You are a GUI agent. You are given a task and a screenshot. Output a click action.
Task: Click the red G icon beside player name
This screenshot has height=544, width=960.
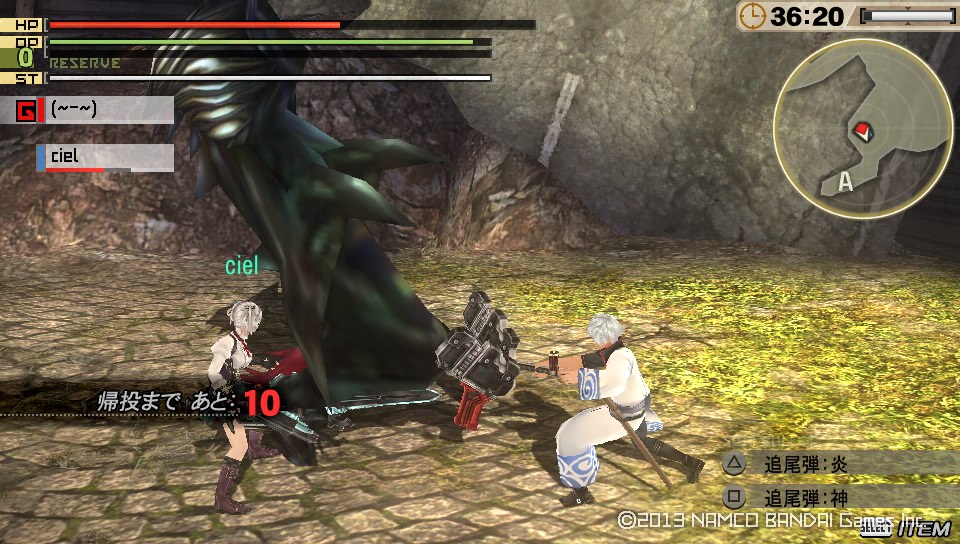(x=27, y=110)
